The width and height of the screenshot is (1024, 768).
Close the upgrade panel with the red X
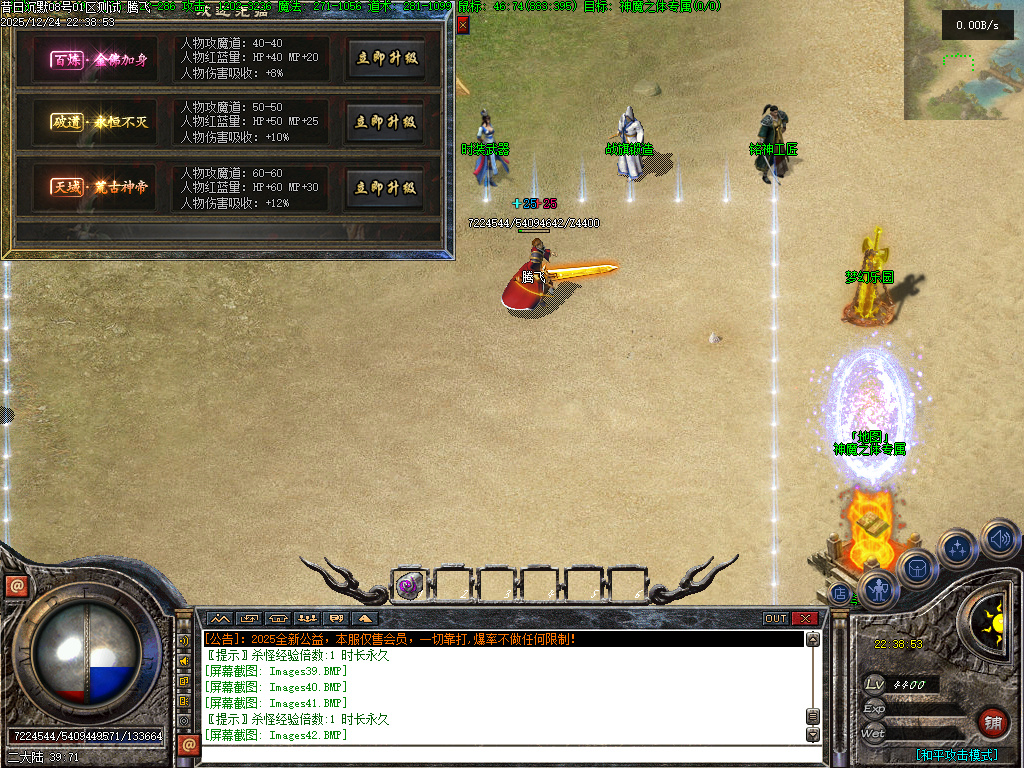click(x=462, y=25)
